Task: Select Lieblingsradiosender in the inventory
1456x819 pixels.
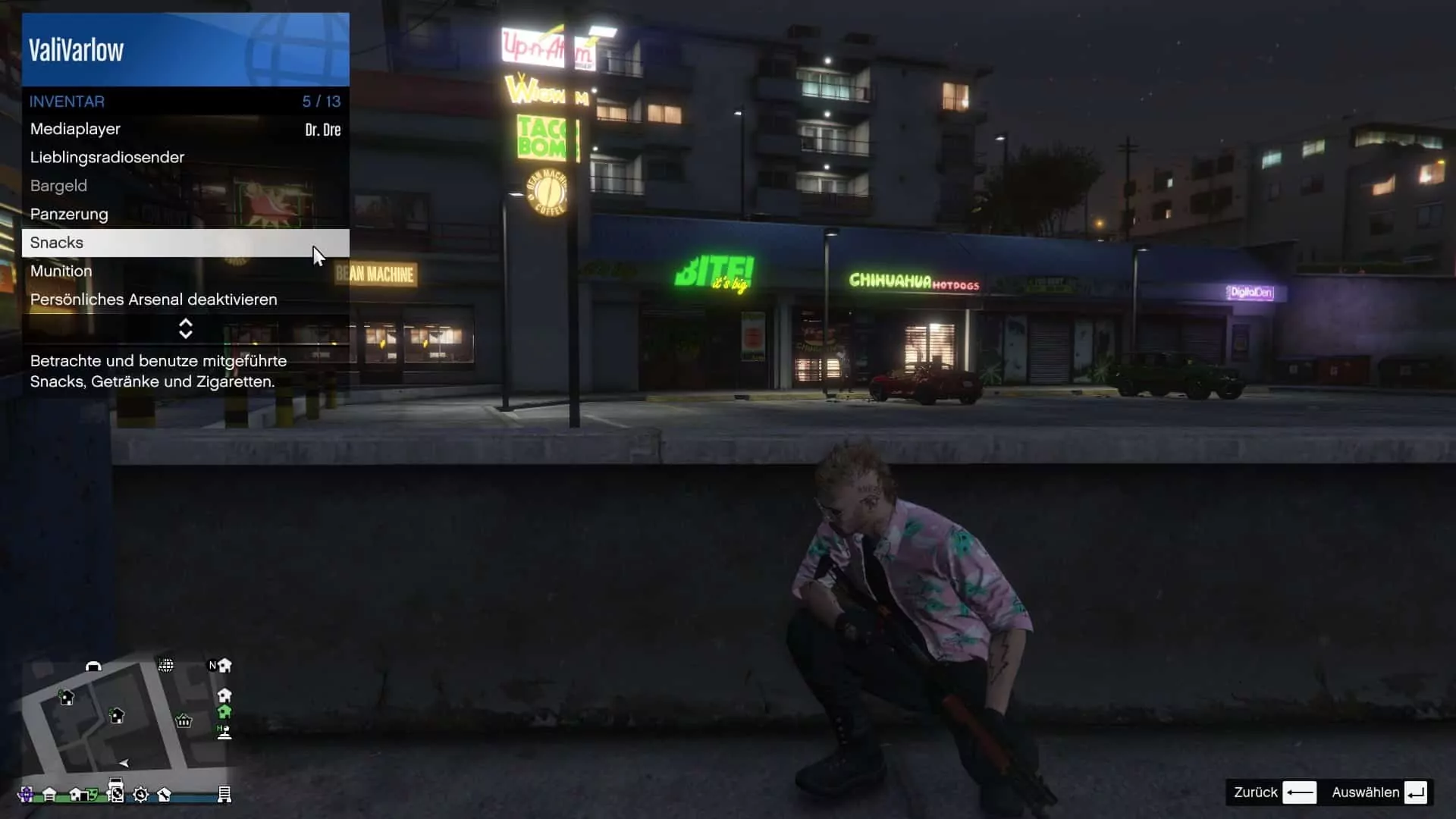Action: coord(185,158)
